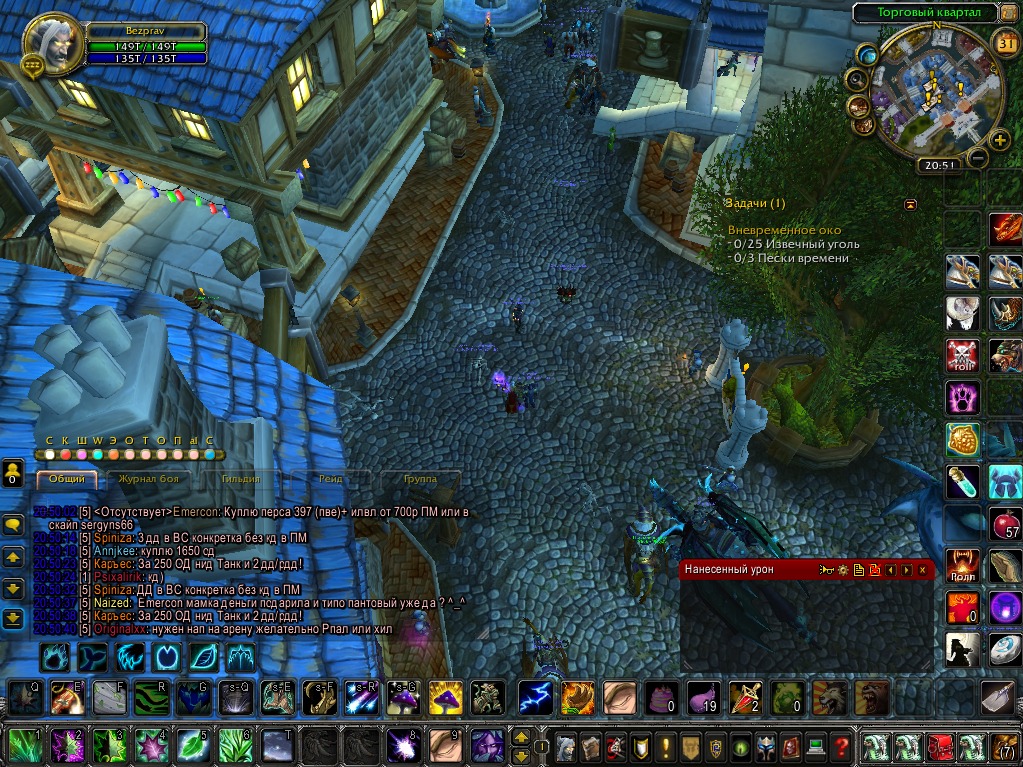Open the calendar button showing 31
This screenshot has height=767, width=1023.
coord(1006,41)
